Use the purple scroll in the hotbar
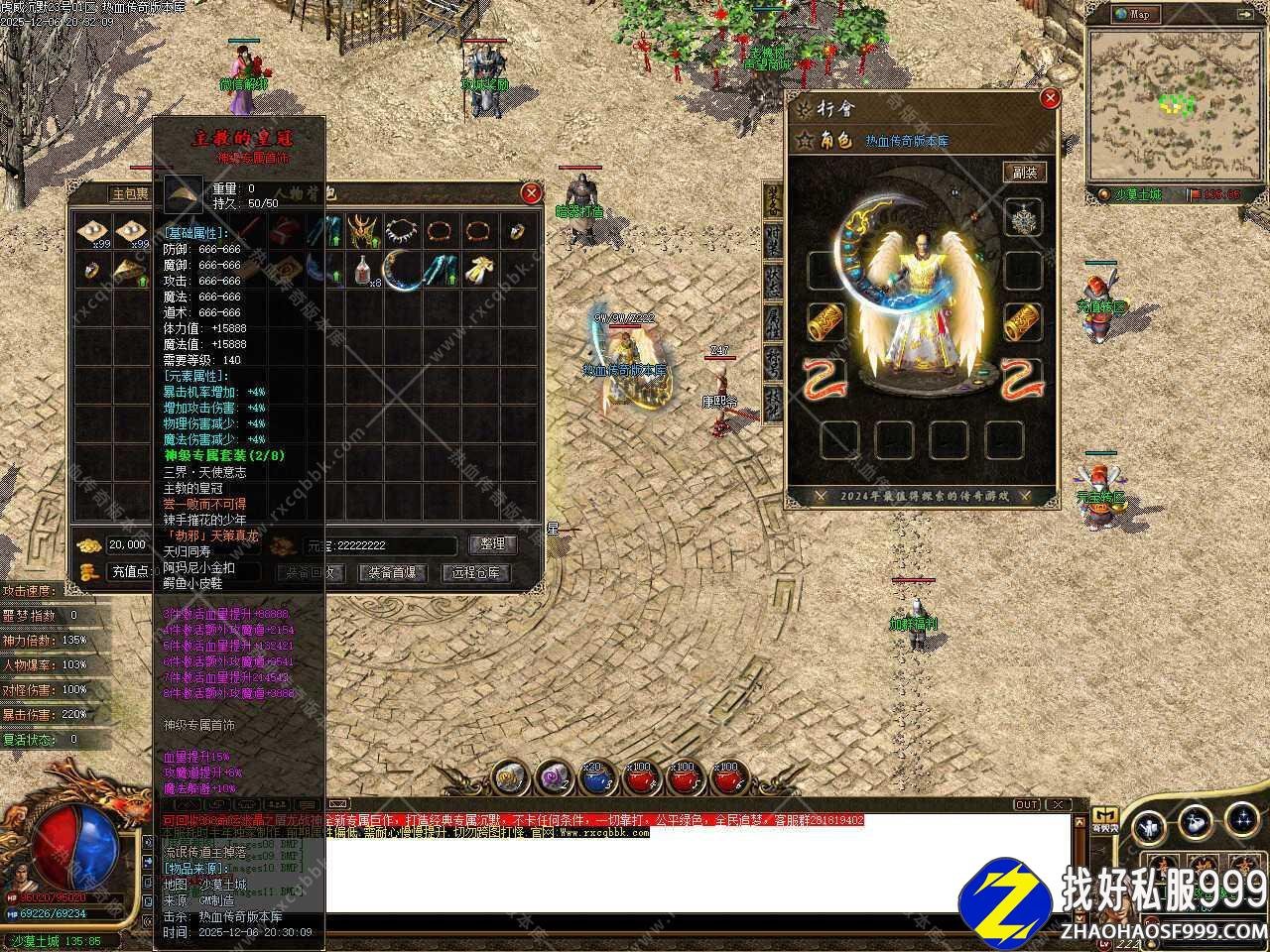Screen dimensions: 1270x952 [x=552, y=778]
